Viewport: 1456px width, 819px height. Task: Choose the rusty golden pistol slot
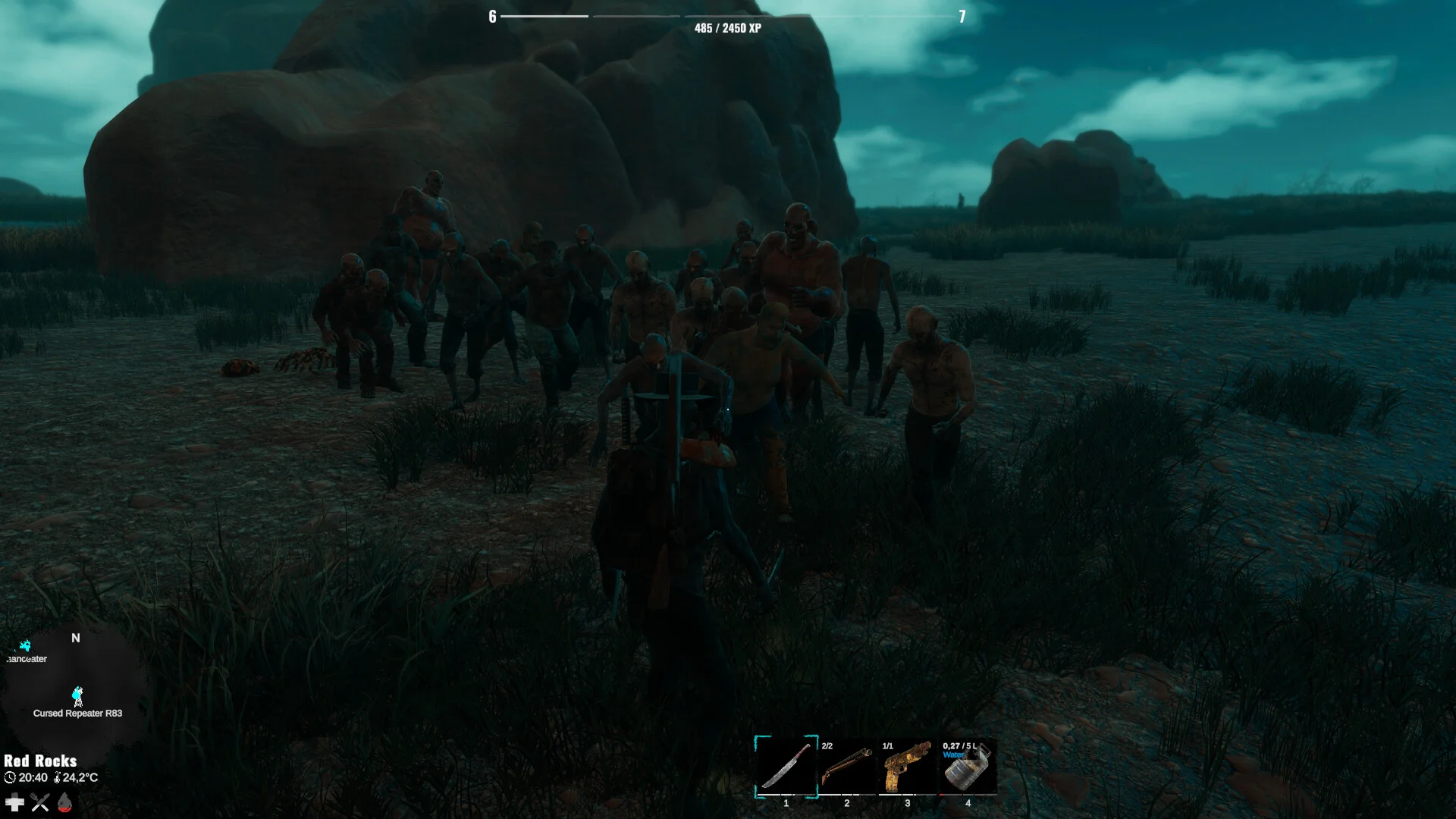tap(907, 767)
